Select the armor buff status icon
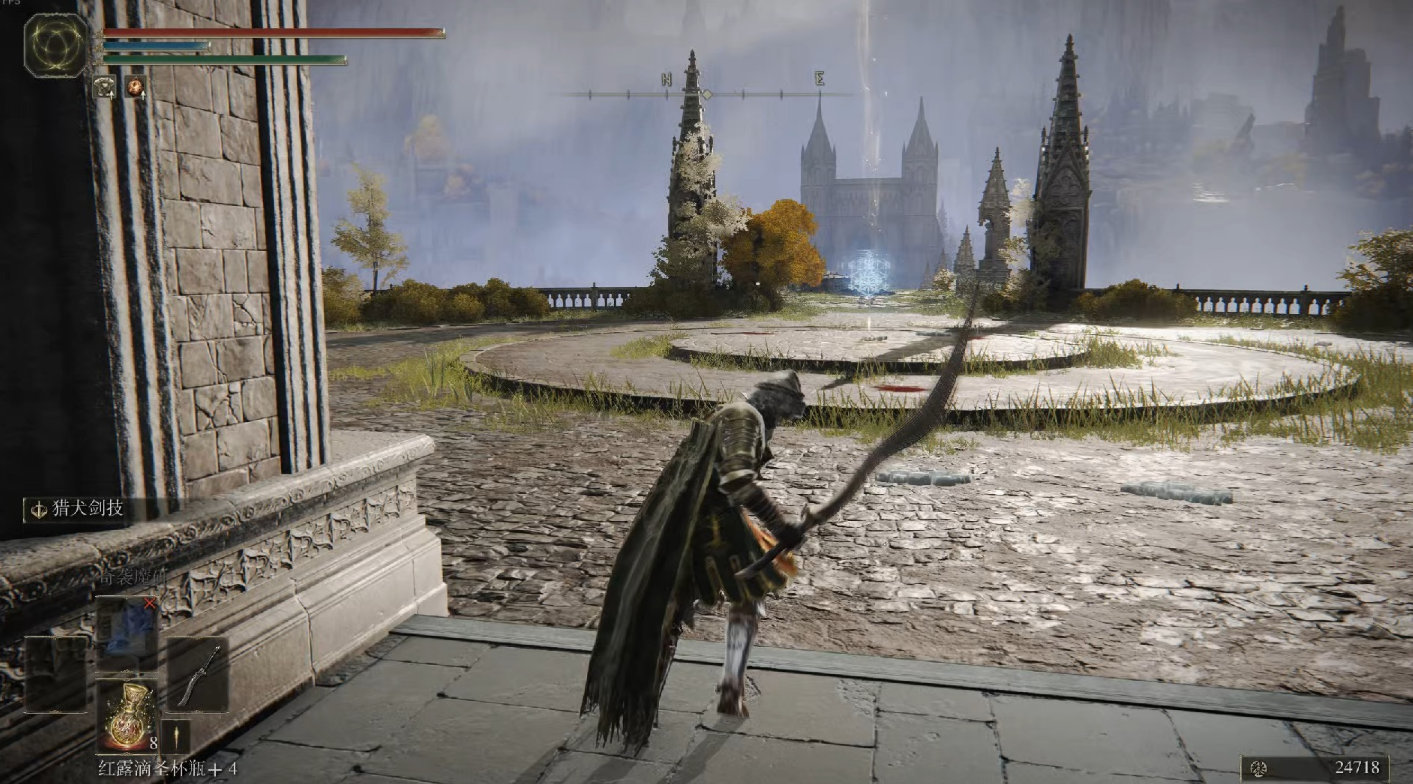The height and width of the screenshot is (784, 1413). tap(105, 87)
